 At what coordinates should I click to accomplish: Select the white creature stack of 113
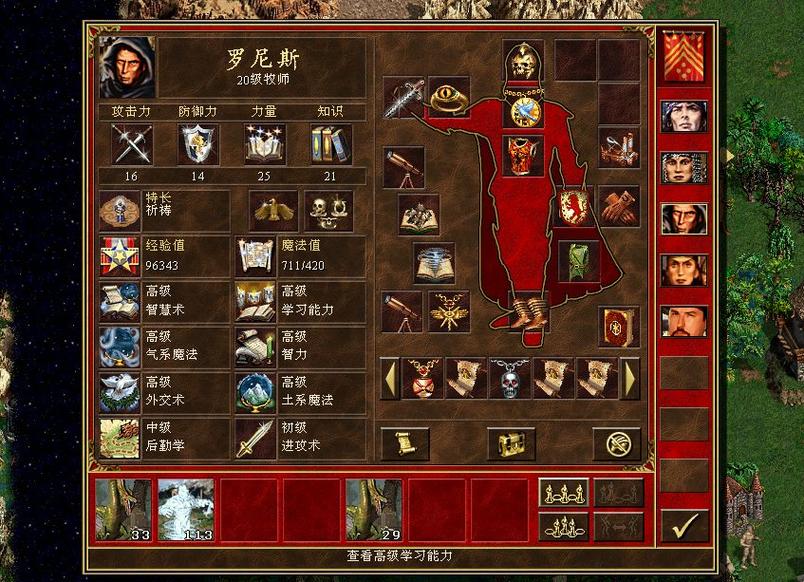point(186,510)
